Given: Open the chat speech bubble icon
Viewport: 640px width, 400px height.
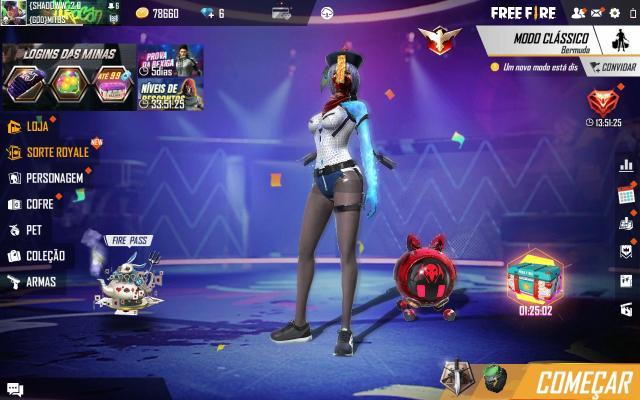Looking at the screenshot, I should pos(14,389).
